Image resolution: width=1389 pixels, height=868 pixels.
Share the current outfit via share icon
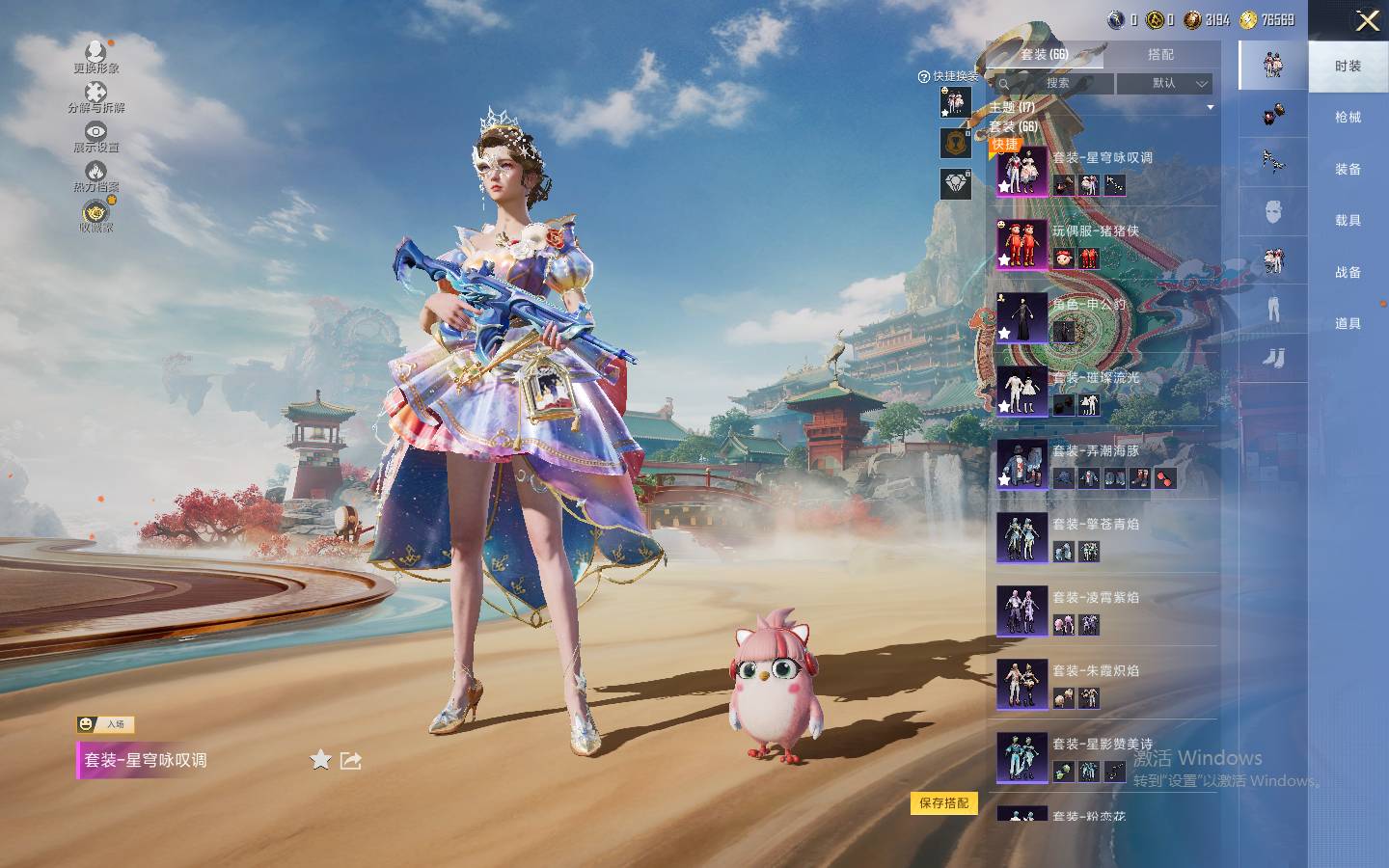click(351, 760)
